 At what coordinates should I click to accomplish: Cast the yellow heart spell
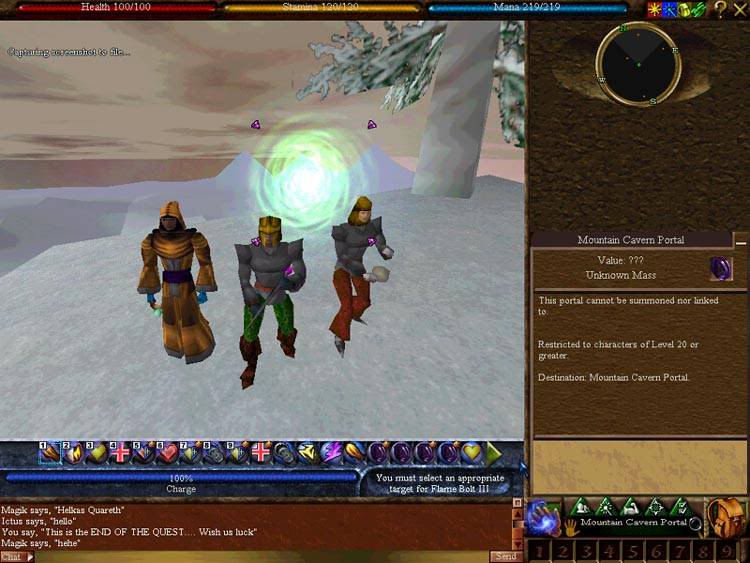point(471,452)
